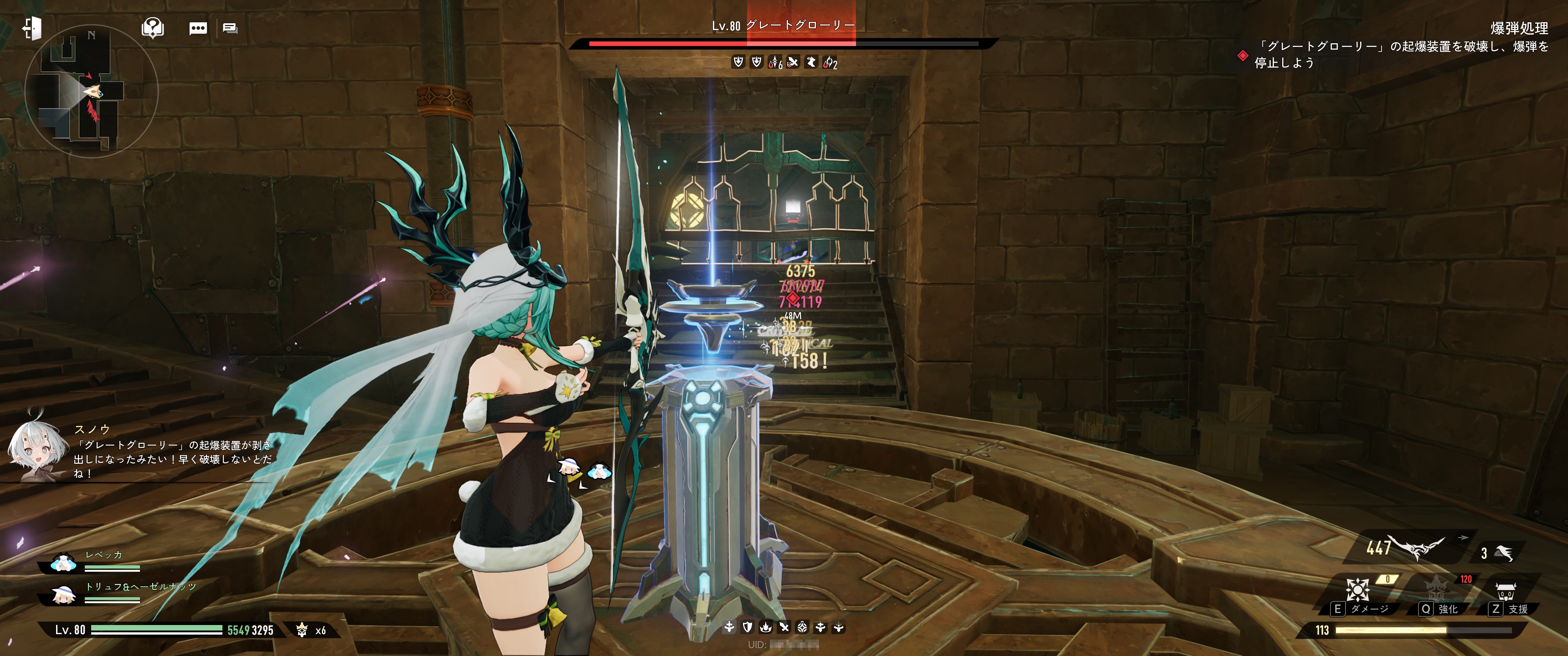The height and width of the screenshot is (656, 1568).
Task: Select party member レベッカ
Action: tap(63, 563)
